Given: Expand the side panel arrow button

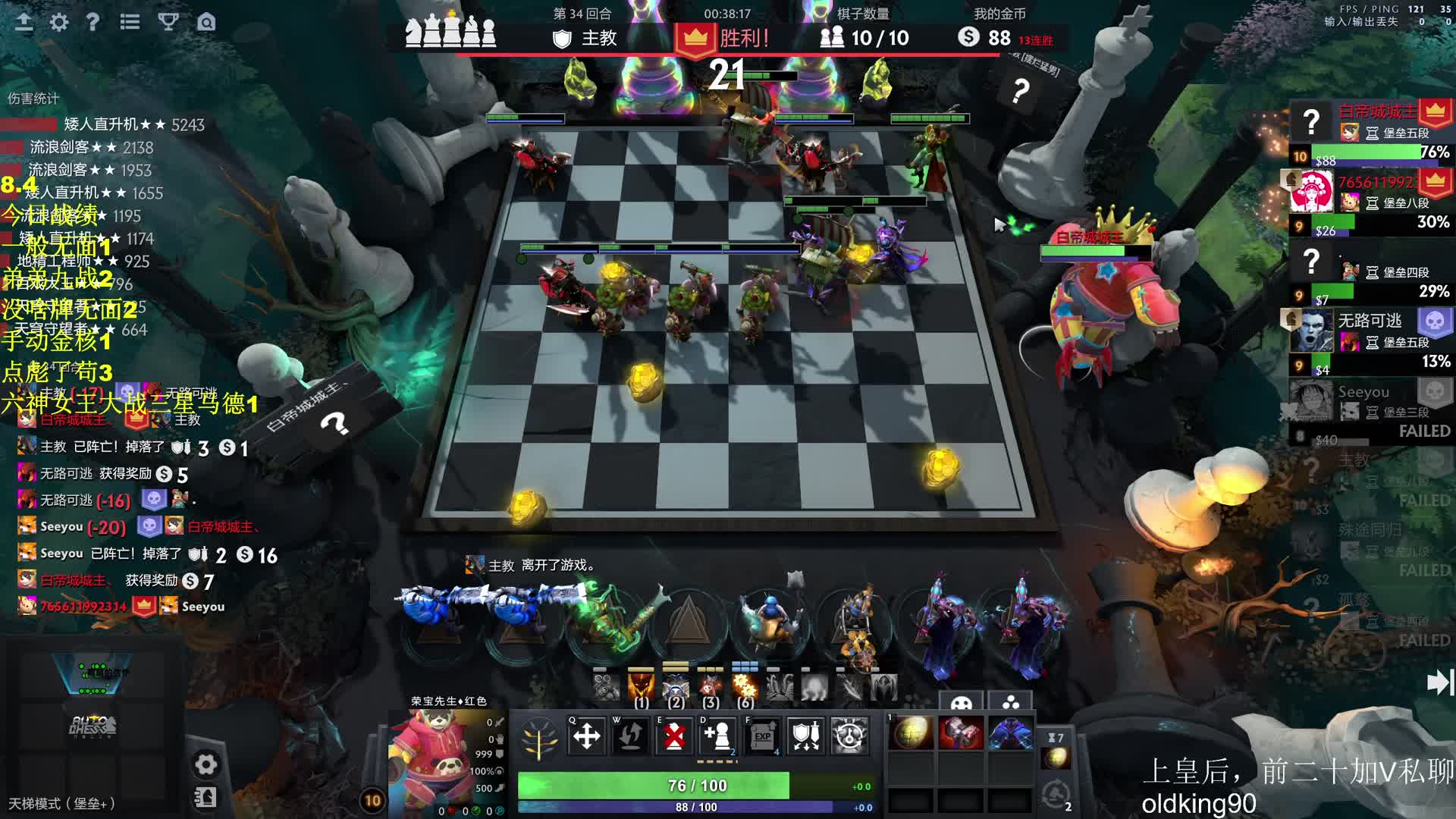Looking at the screenshot, I should tap(1439, 682).
